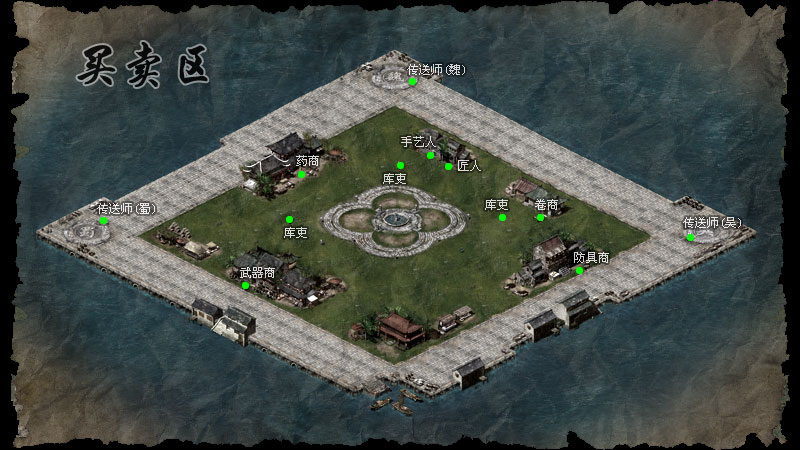This screenshot has height=450, width=800.
Task: Pick the 匠人 artisan map marker
Action: click(449, 166)
